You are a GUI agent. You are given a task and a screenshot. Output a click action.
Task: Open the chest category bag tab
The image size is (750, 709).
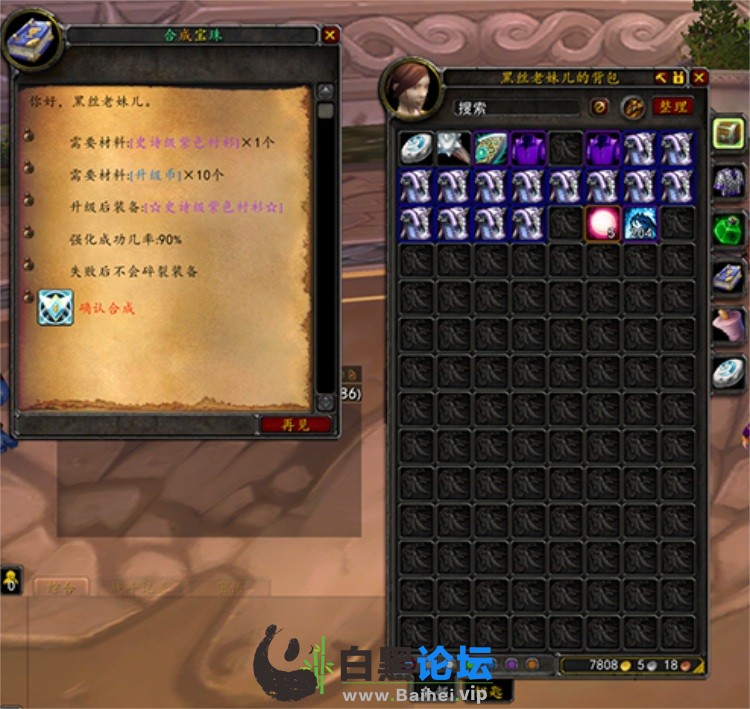[x=728, y=133]
